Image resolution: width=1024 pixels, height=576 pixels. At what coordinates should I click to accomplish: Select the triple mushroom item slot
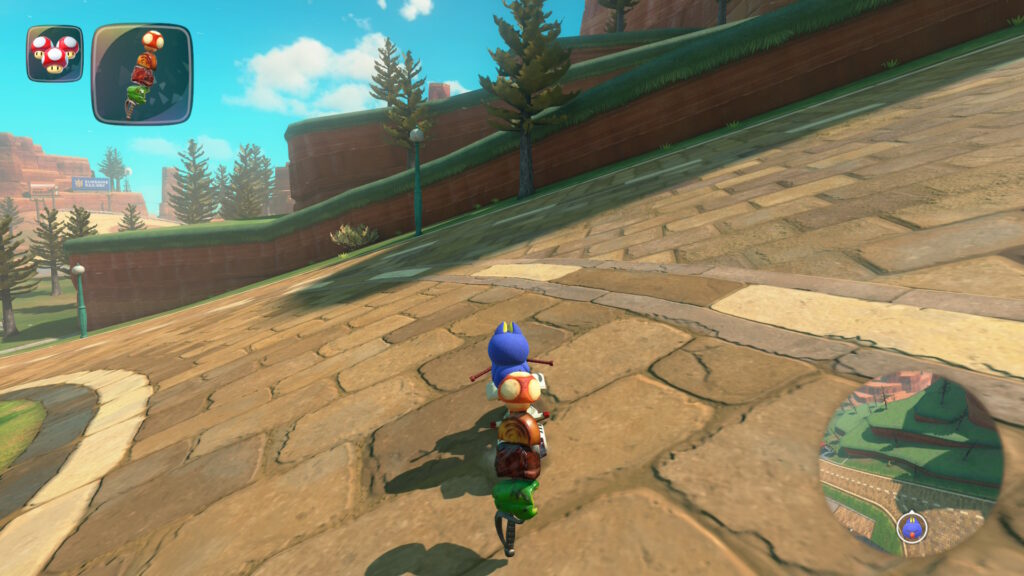[54, 53]
